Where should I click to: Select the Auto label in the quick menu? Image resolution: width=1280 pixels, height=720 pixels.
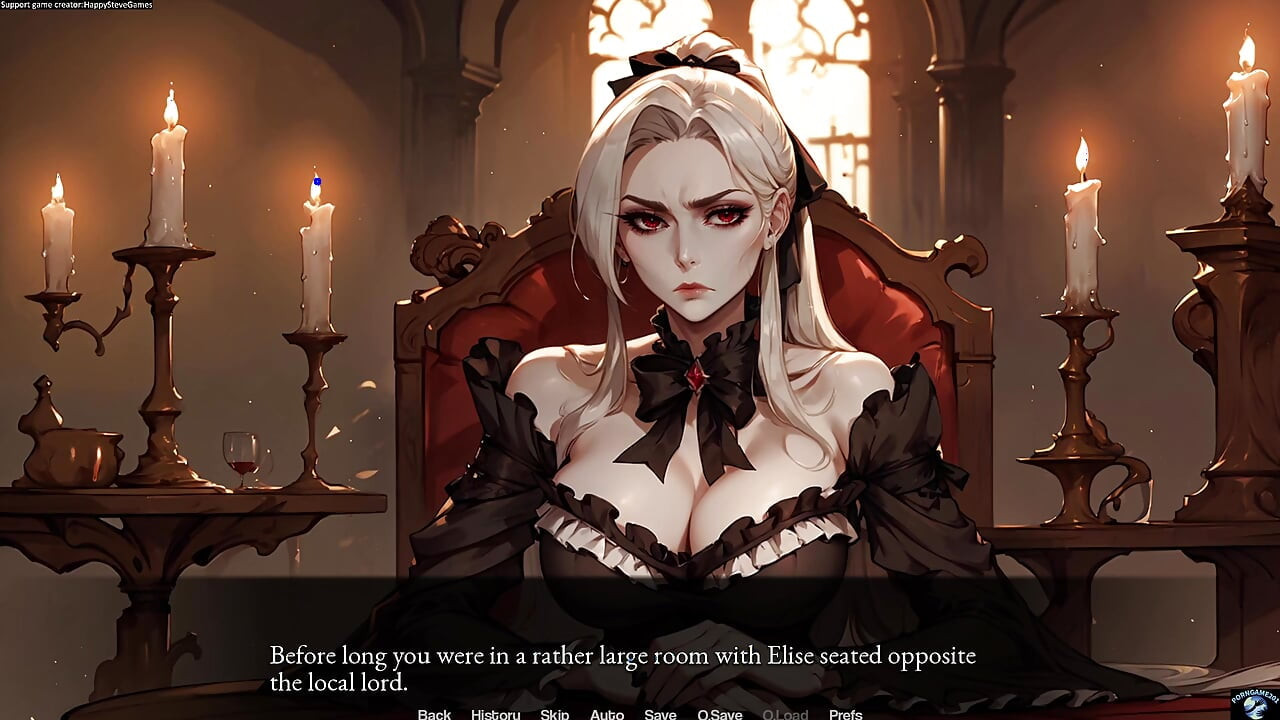click(x=607, y=714)
